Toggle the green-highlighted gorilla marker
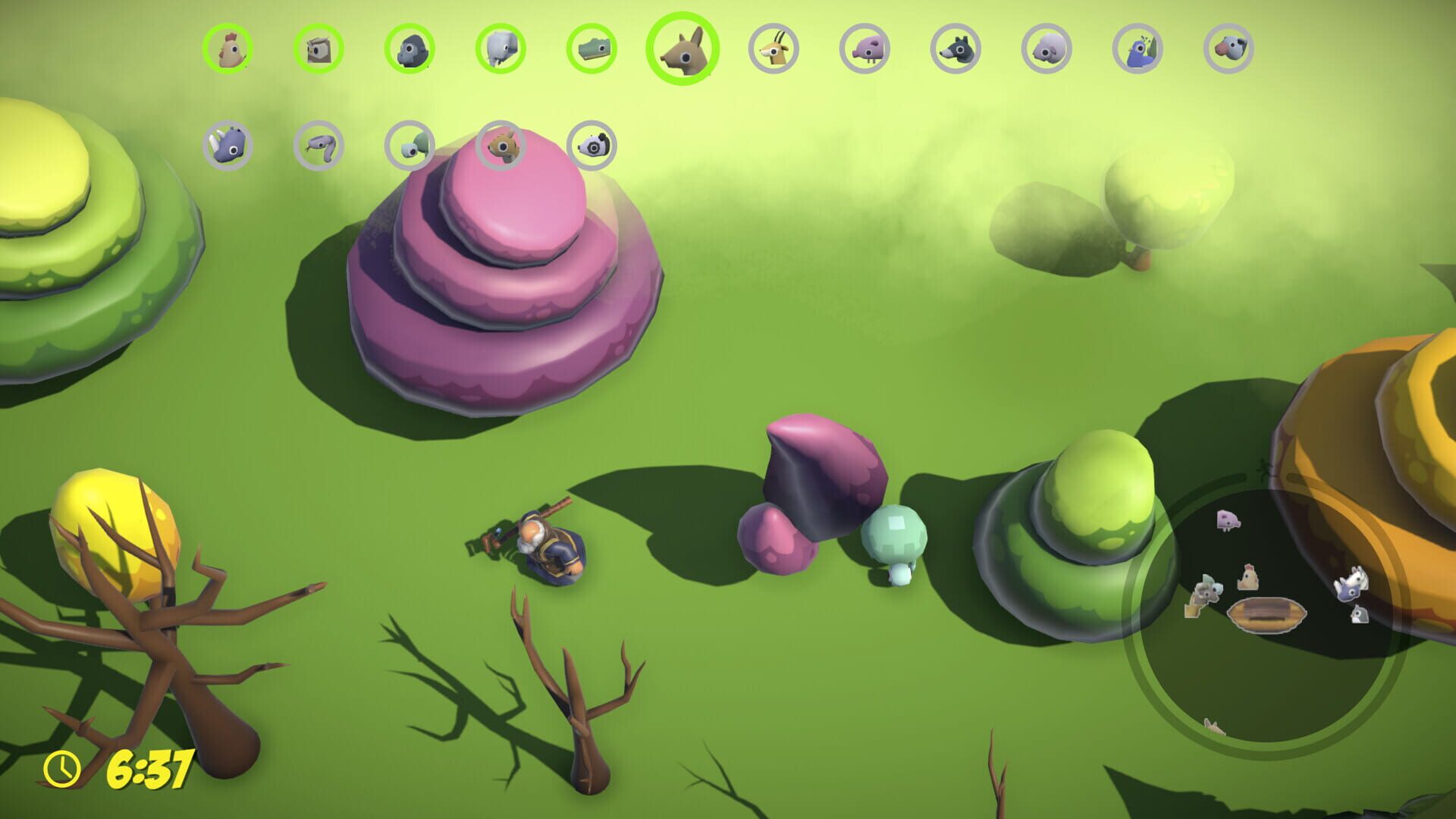Screen dimensions: 1456x819 point(409,49)
